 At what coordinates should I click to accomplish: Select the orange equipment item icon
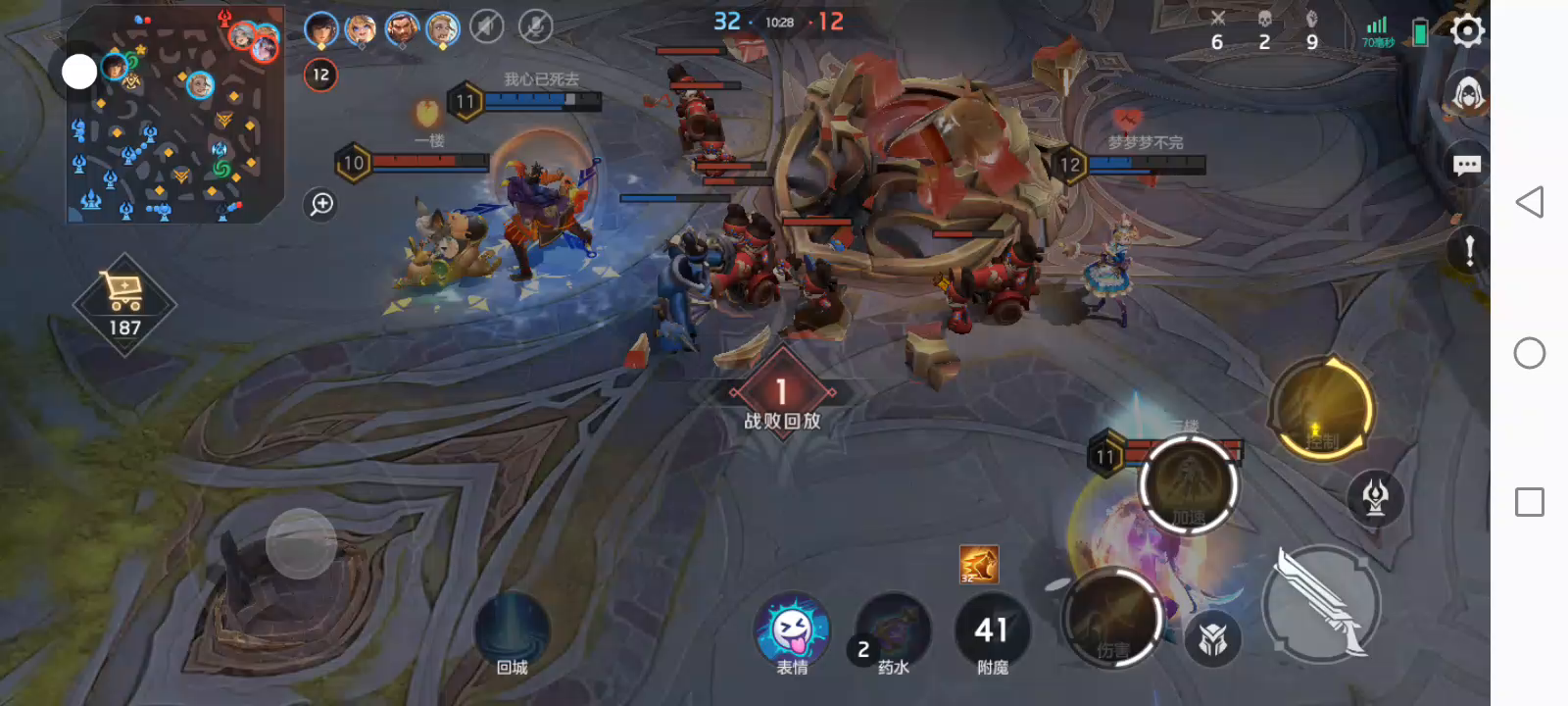(978, 565)
